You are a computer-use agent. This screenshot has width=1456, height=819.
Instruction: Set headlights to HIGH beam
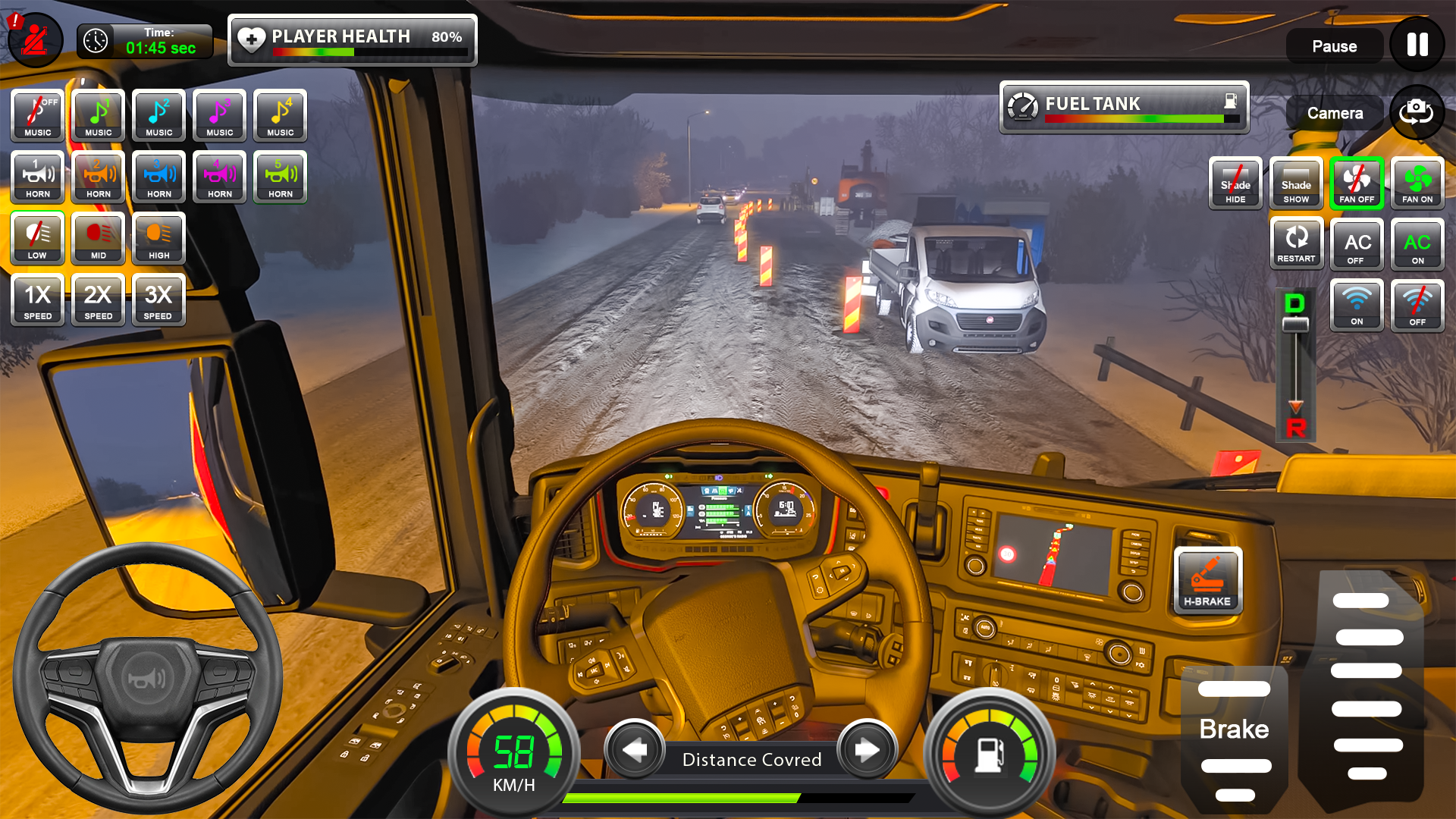coord(158,238)
